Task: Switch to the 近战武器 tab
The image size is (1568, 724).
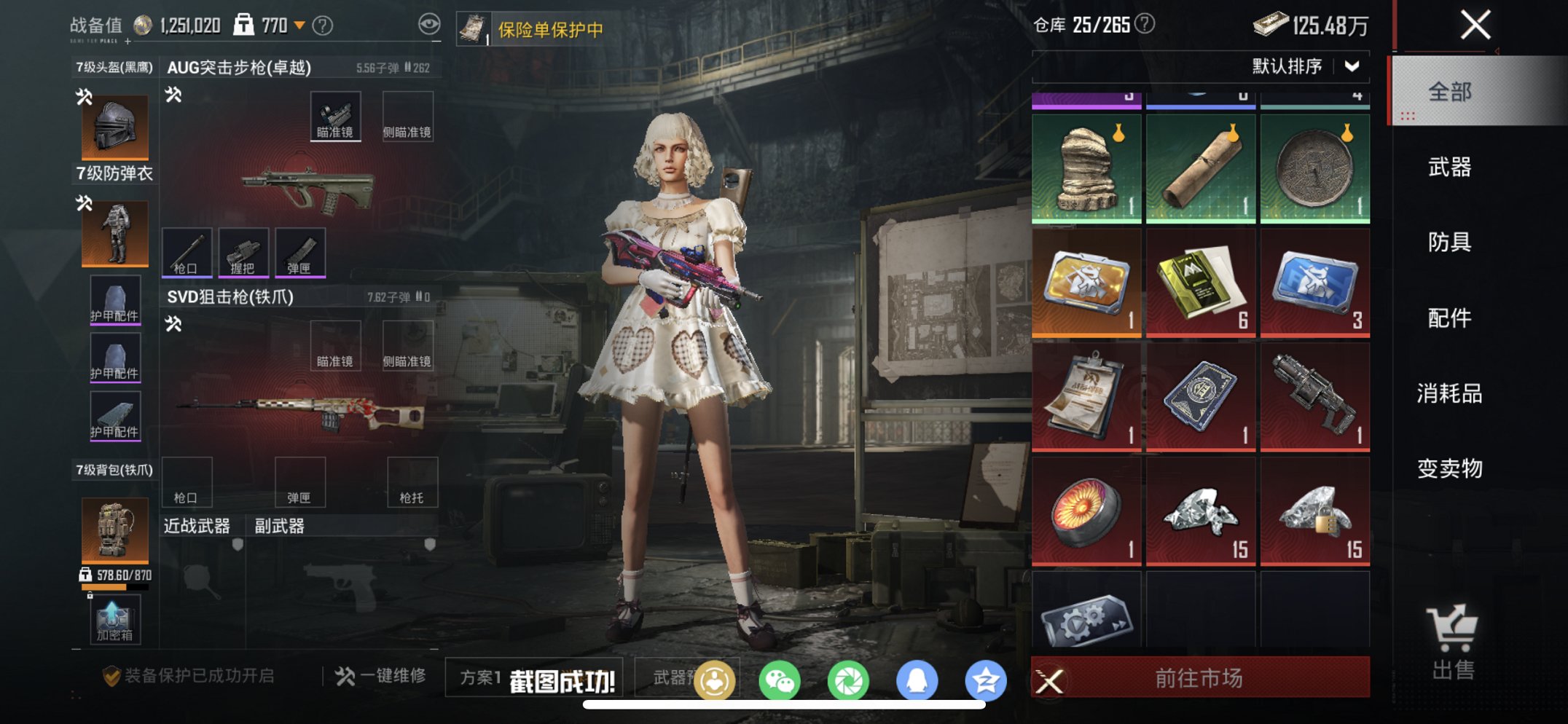Action: 195,524
